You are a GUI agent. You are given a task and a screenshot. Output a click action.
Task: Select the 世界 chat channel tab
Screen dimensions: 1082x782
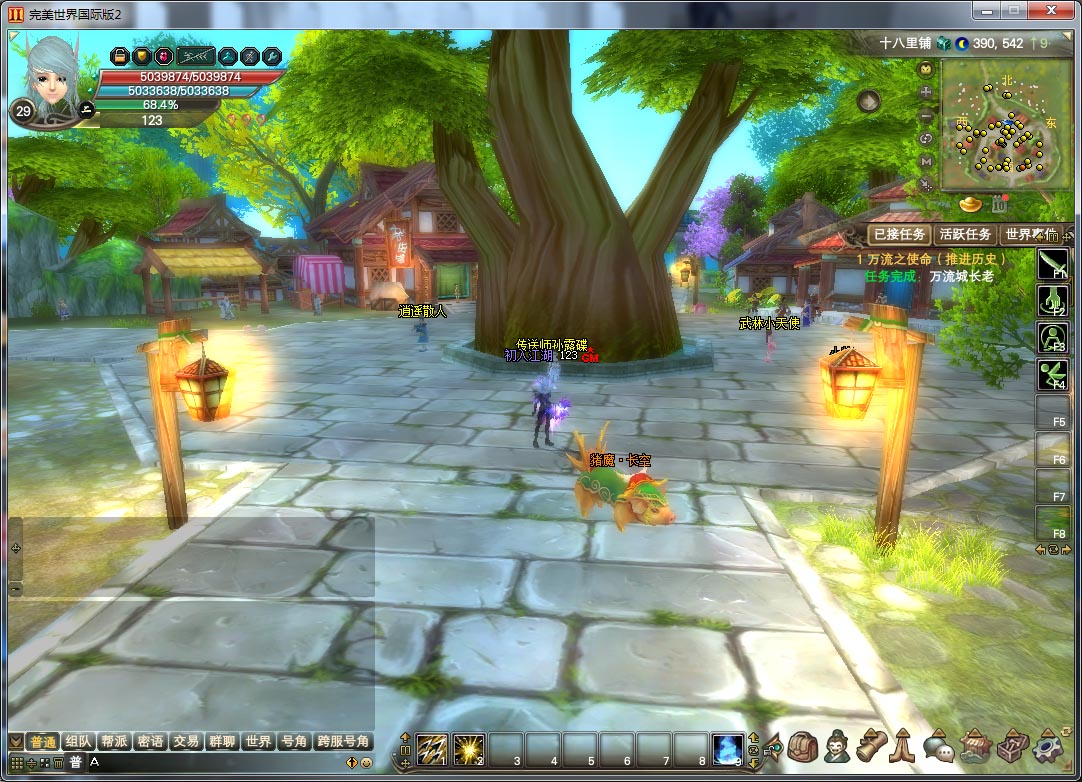258,741
